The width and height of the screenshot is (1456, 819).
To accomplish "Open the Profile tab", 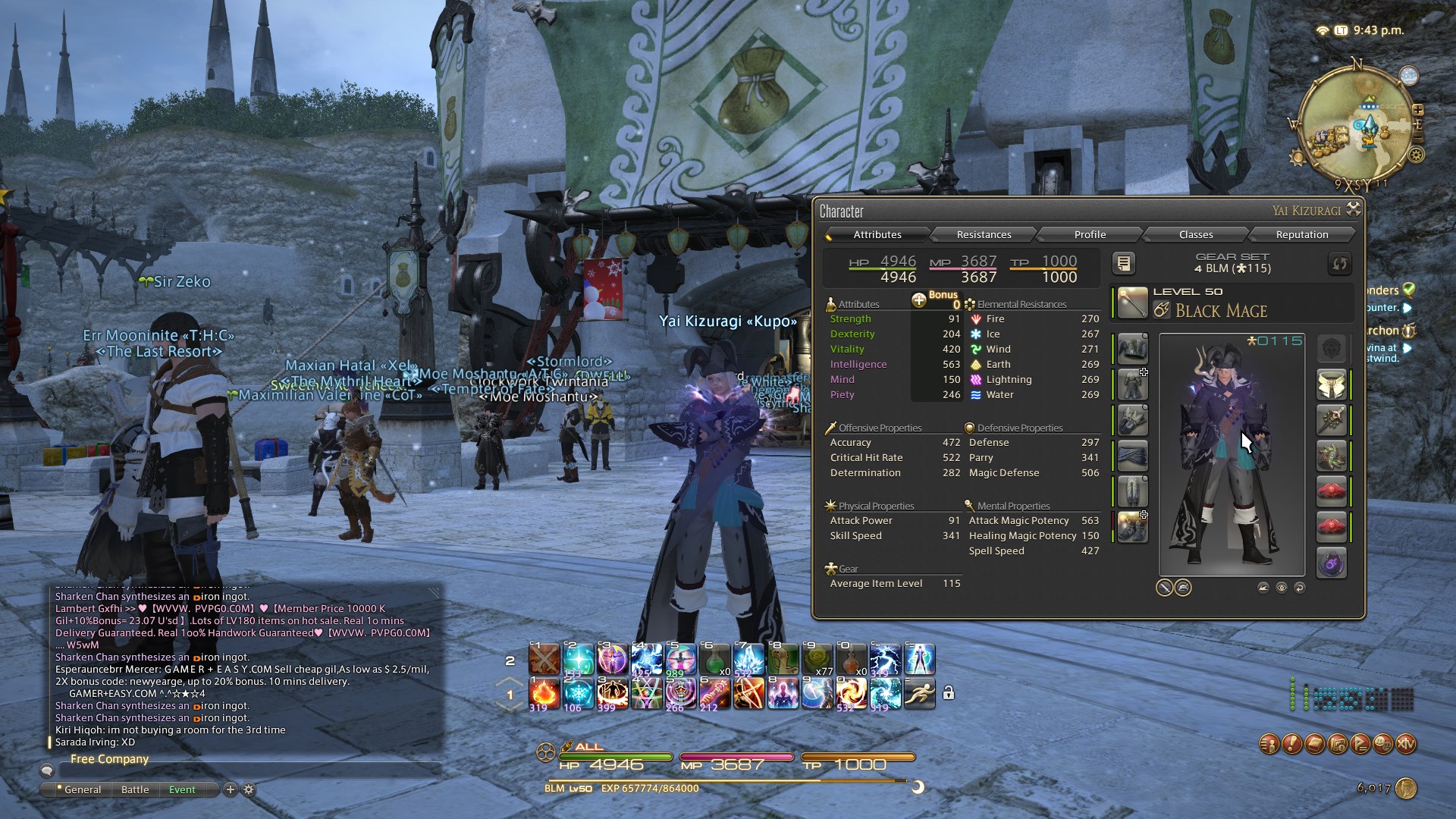I will [x=1090, y=234].
